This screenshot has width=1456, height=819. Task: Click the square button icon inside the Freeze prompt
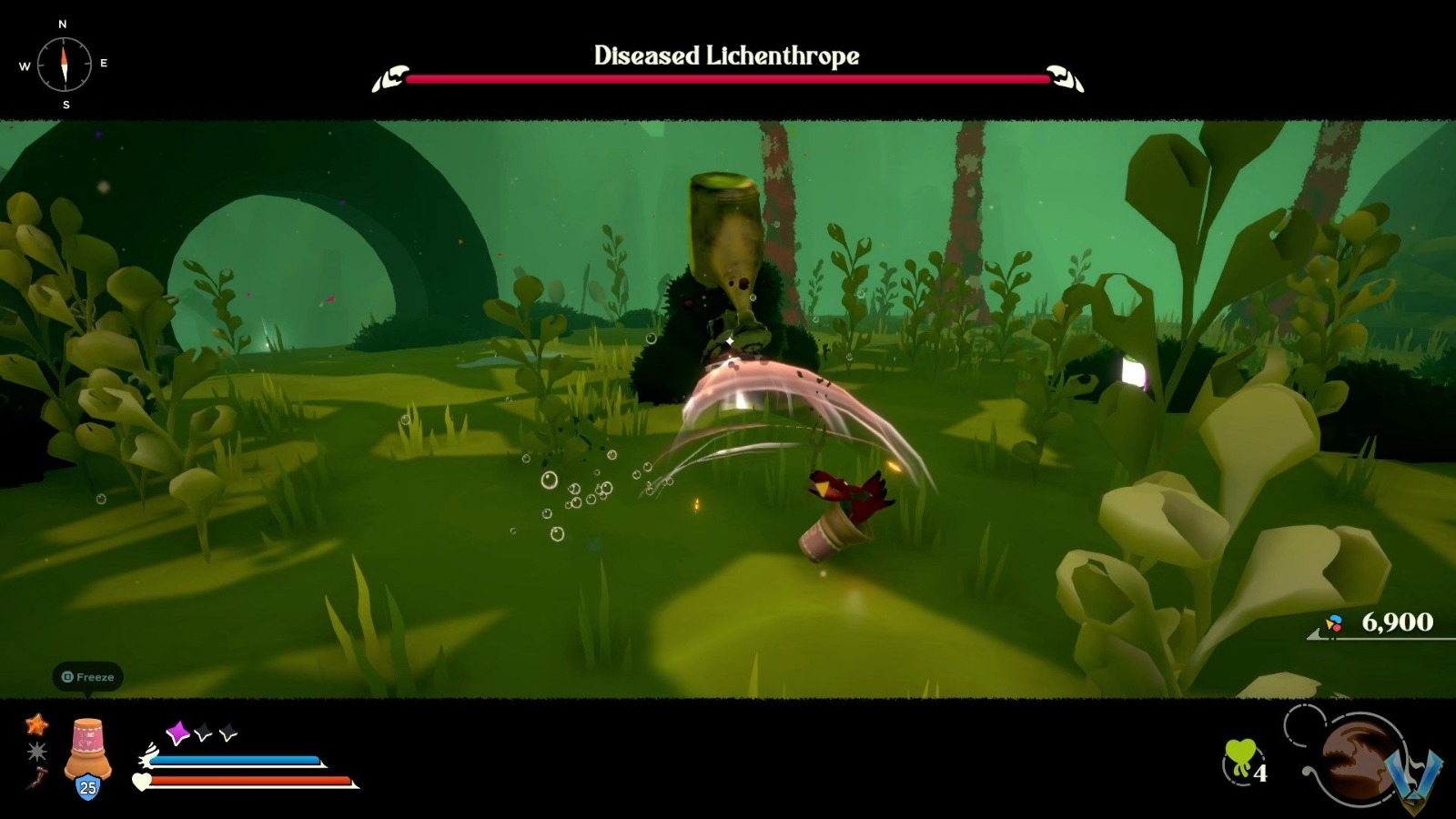66,677
